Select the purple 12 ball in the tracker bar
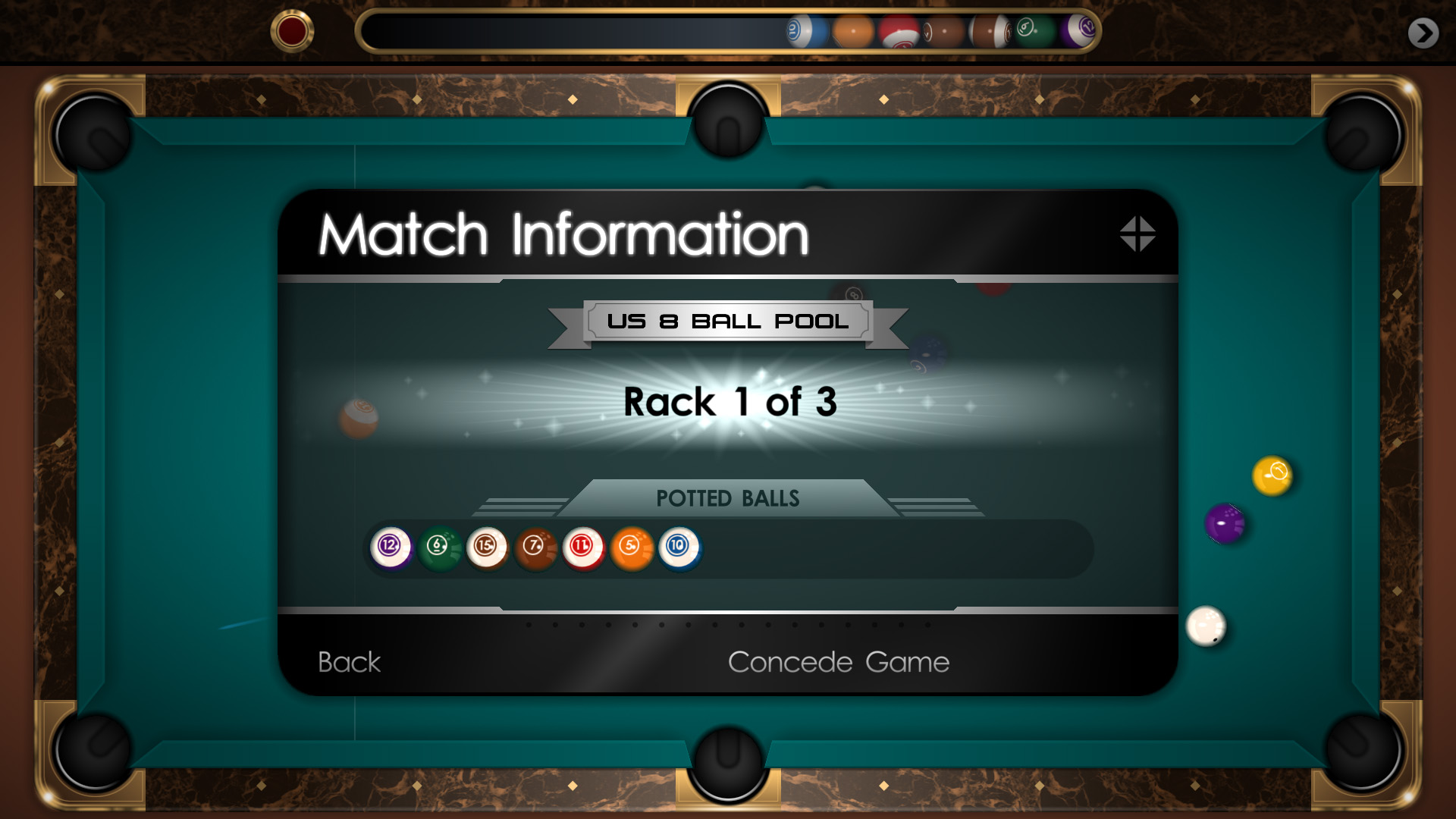1456x819 pixels. pos(1087,30)
